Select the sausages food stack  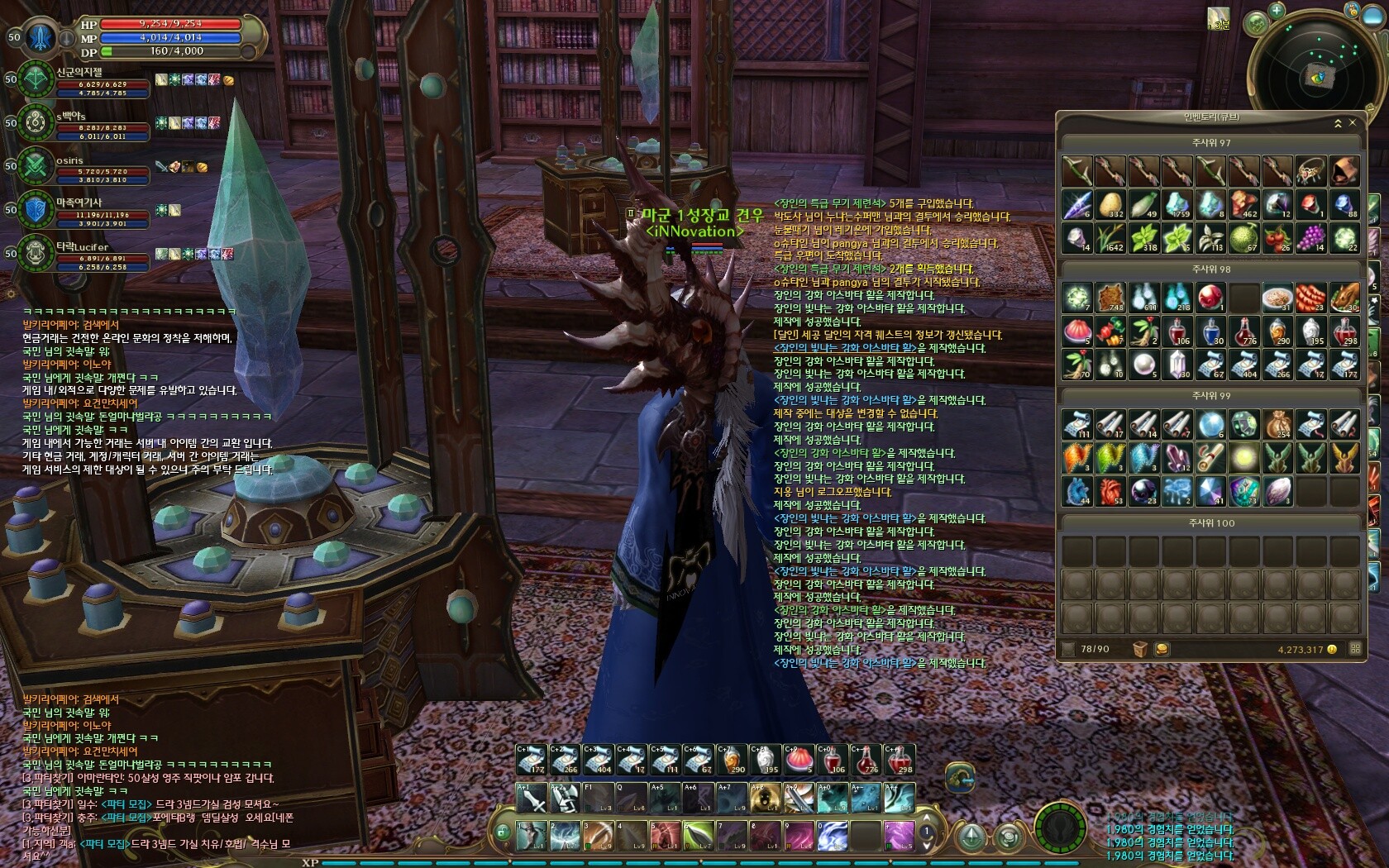point(1310,298)
